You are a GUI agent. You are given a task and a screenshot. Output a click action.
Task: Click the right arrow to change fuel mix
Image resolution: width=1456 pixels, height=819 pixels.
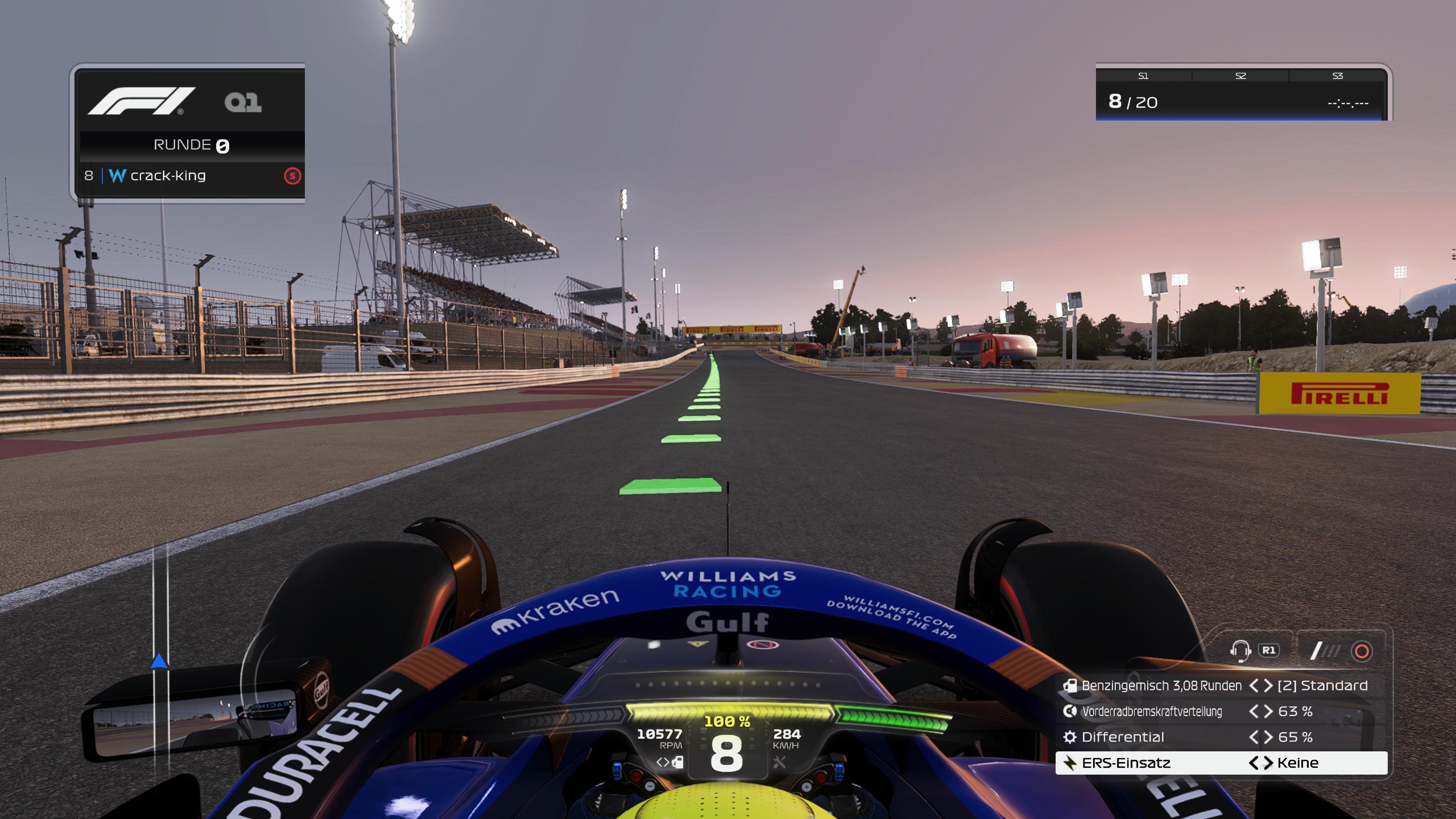(x=1268, y=686)
